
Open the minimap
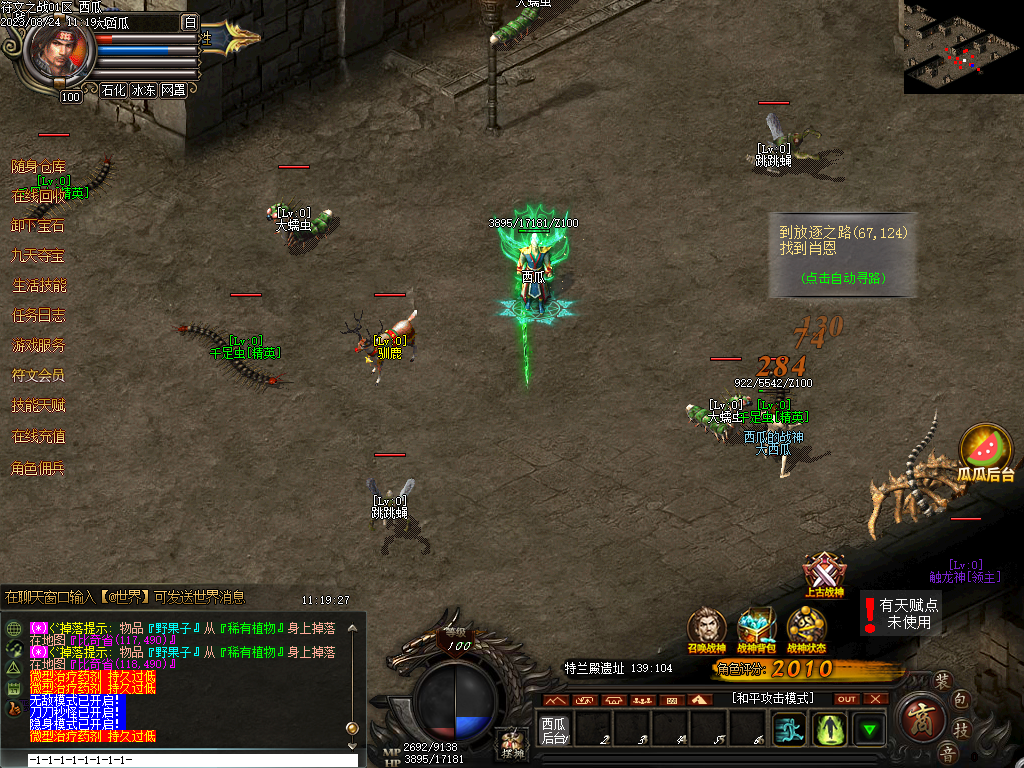tap(963, 47)
